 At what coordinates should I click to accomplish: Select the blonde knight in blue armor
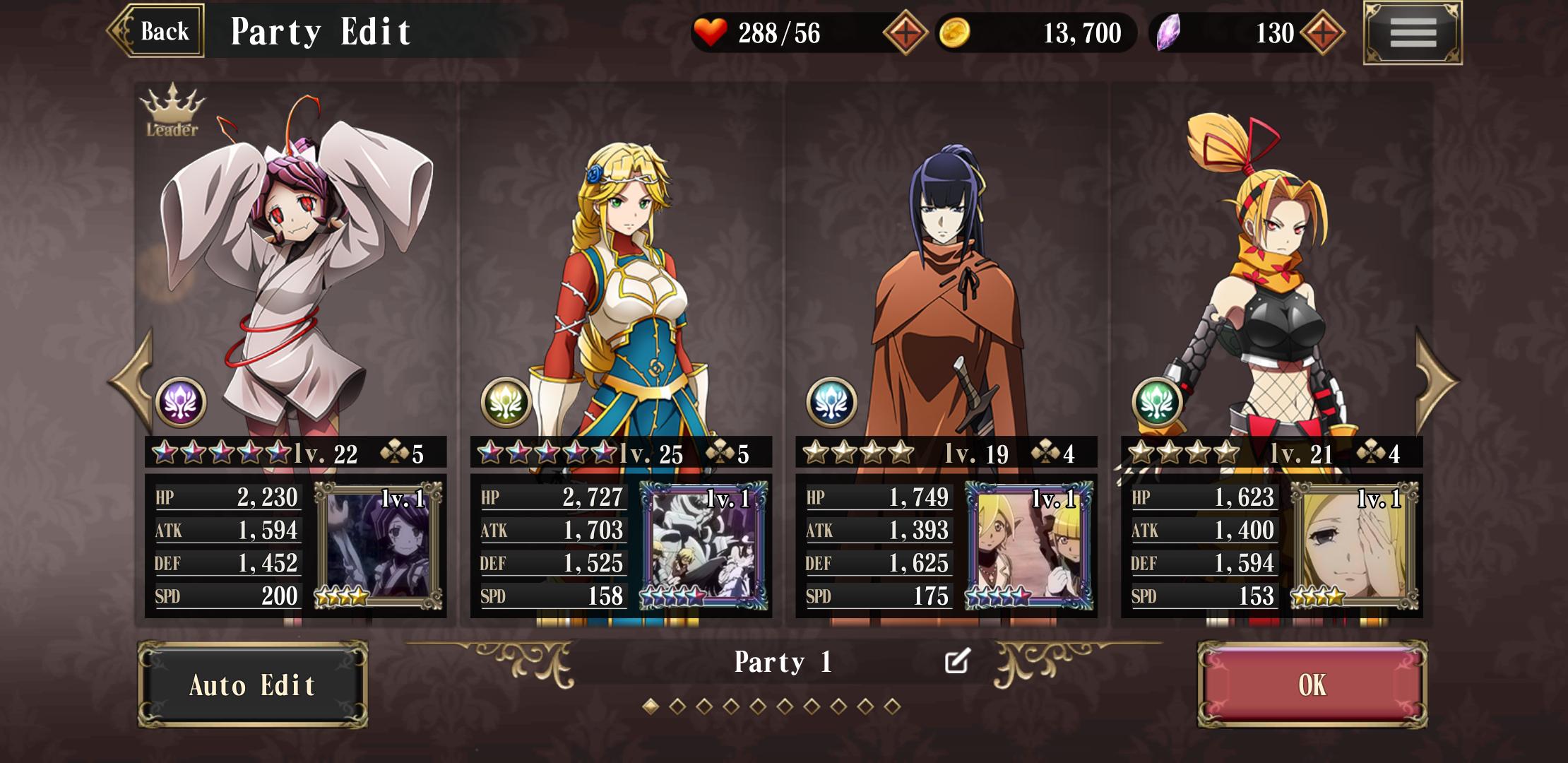click(622, 283)
